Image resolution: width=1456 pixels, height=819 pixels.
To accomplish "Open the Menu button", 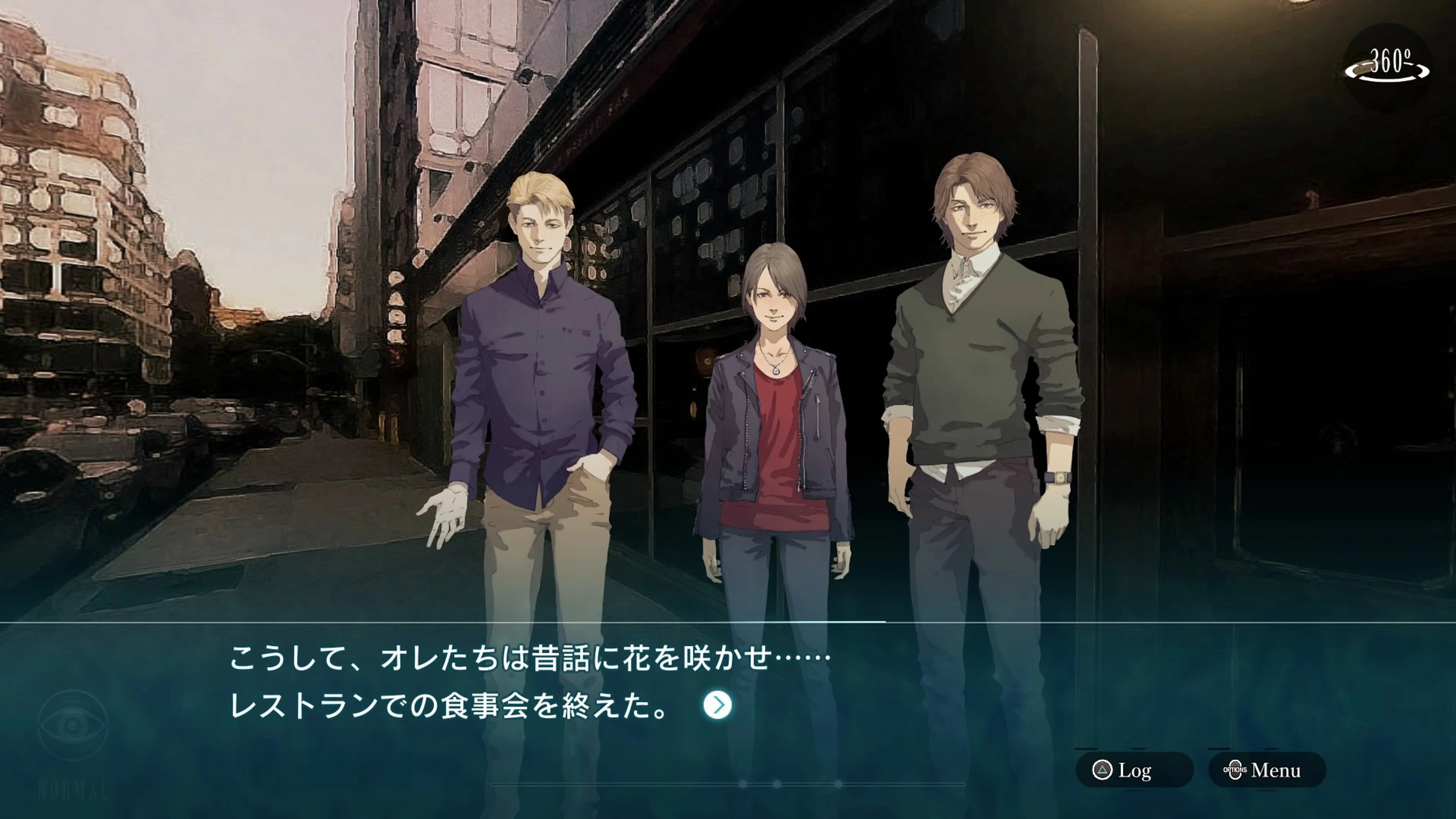I will 1267,770.
